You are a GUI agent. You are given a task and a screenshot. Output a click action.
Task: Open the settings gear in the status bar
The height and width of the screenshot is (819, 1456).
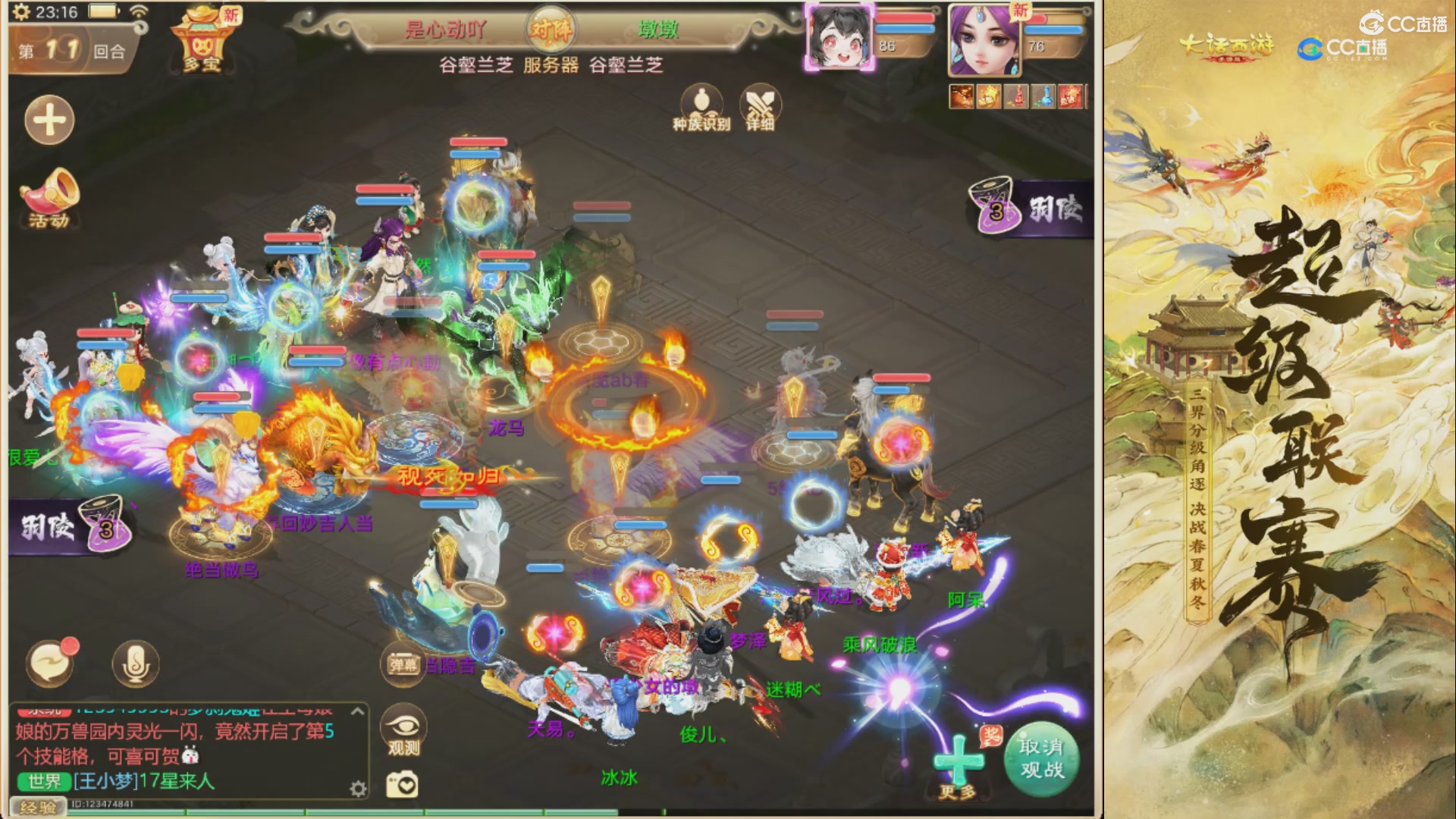point(21,11)
